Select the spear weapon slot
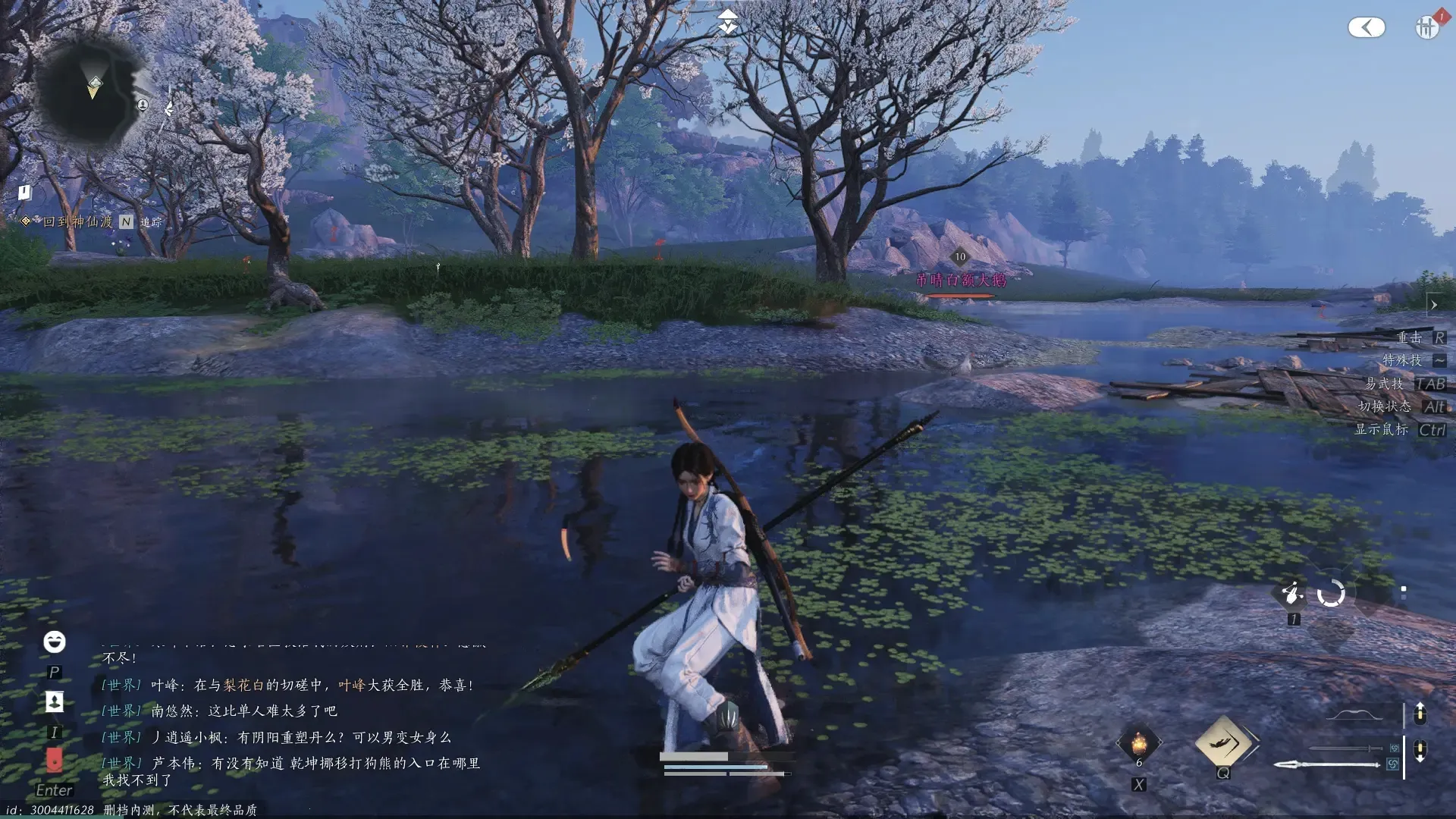Image resolution: width=1456 pixels, height=819 pixels. [x=1327, y=764]
